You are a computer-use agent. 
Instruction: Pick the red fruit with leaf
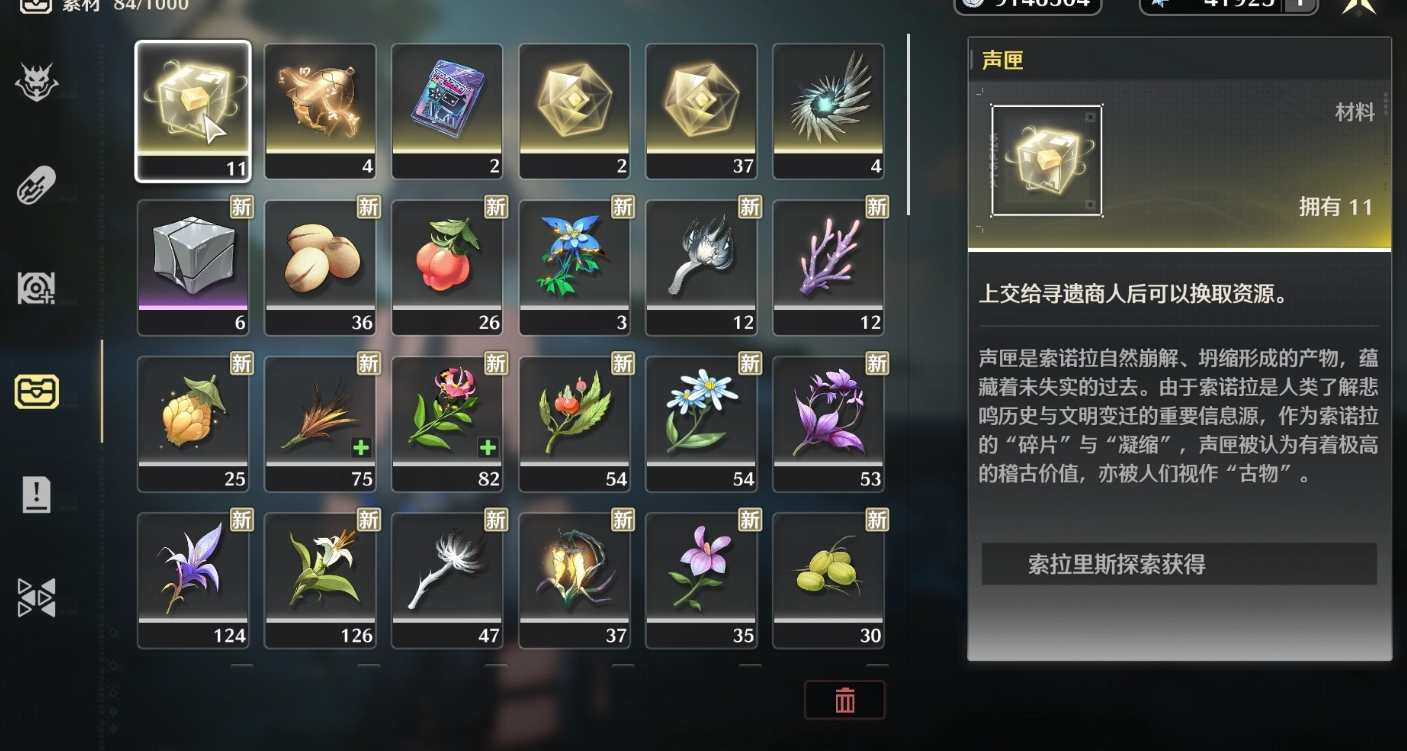[447, 265]
